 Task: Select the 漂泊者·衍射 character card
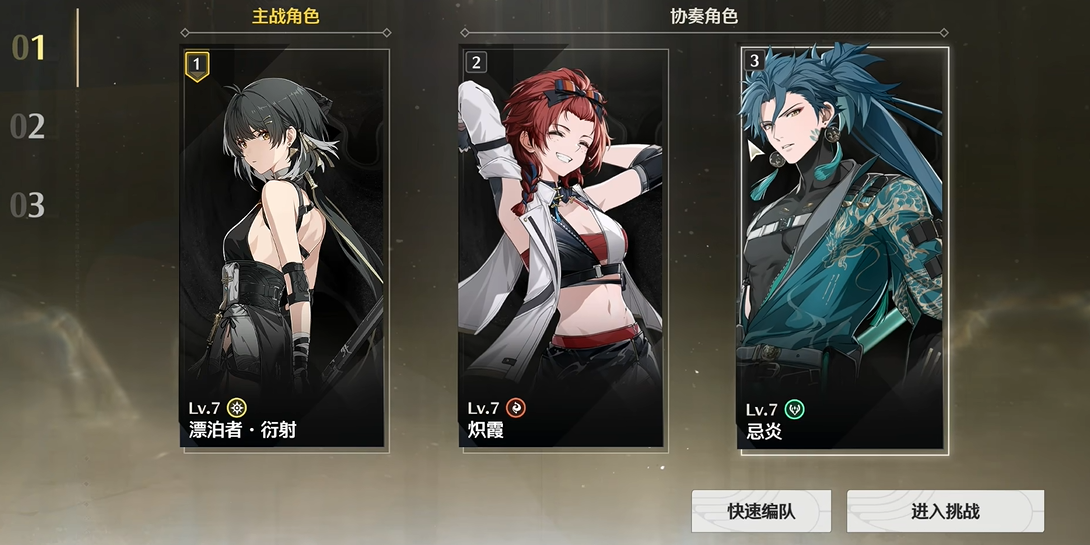[x=284, y=247]
